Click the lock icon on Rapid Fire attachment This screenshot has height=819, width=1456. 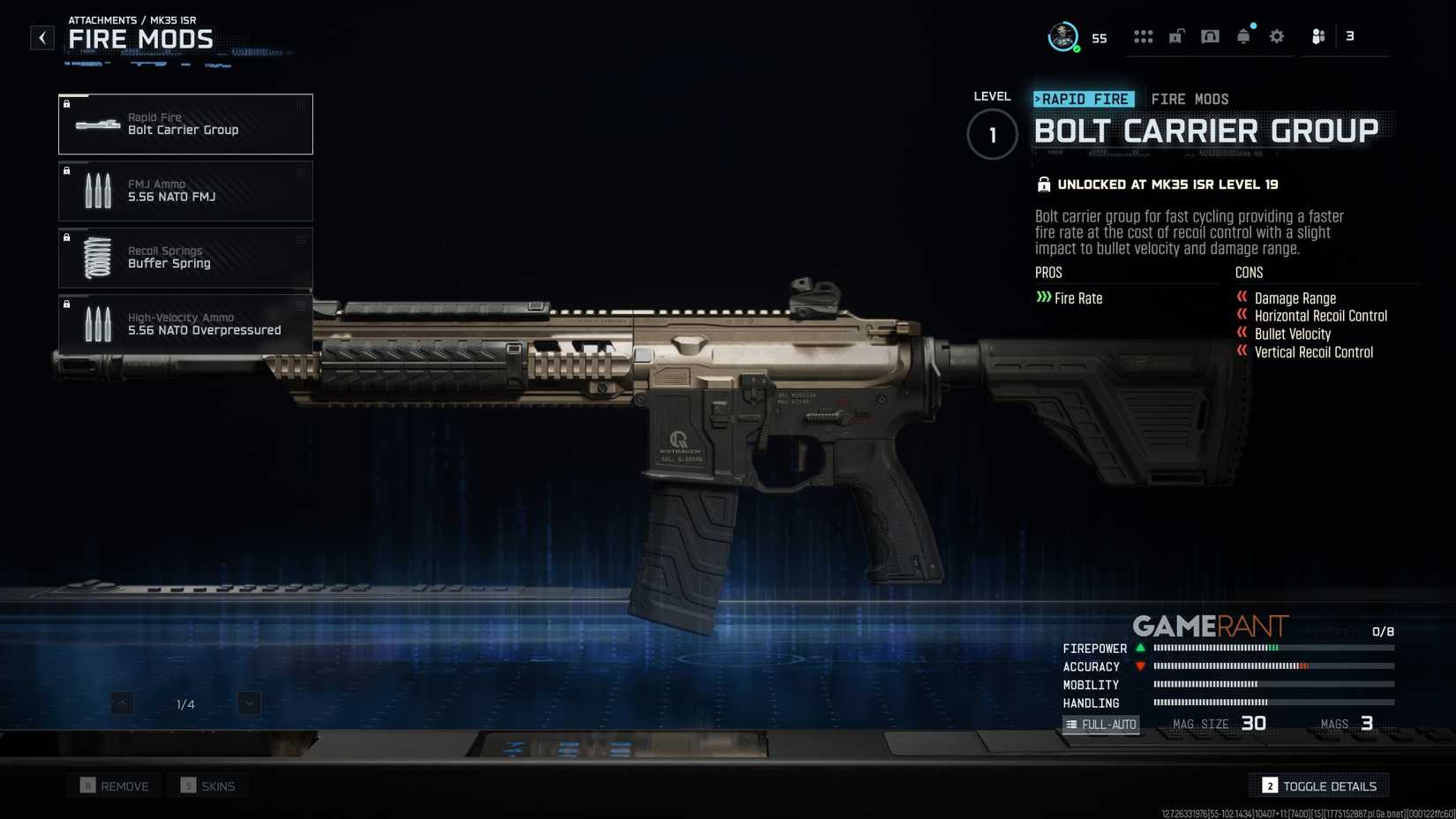(67, 104)
